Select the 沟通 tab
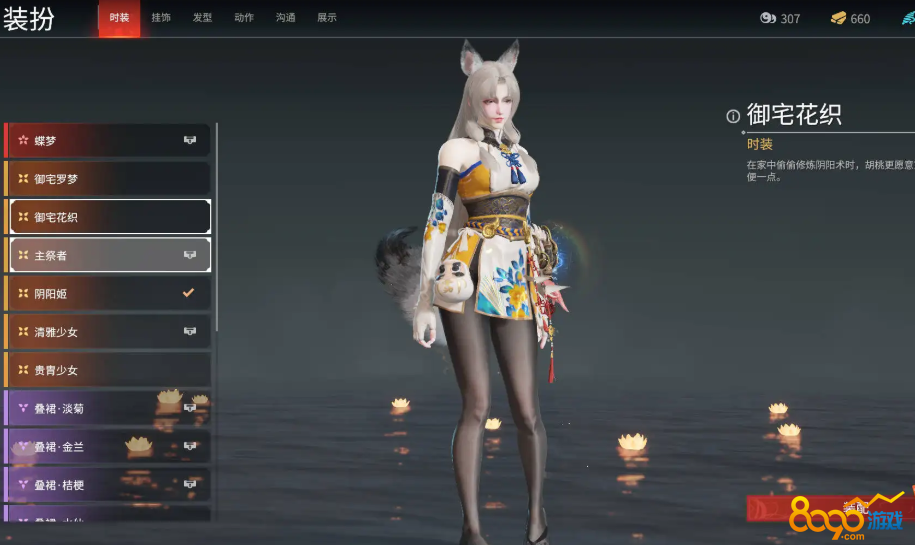Image resolution: width=915 pixels, height=545 pixels. [x=285, y=18]
